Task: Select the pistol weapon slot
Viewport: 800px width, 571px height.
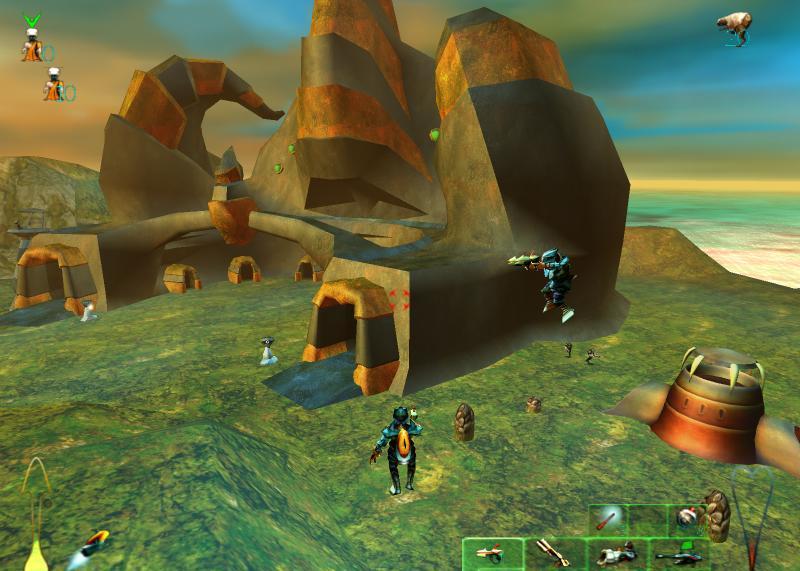Action: coord(493,552)
